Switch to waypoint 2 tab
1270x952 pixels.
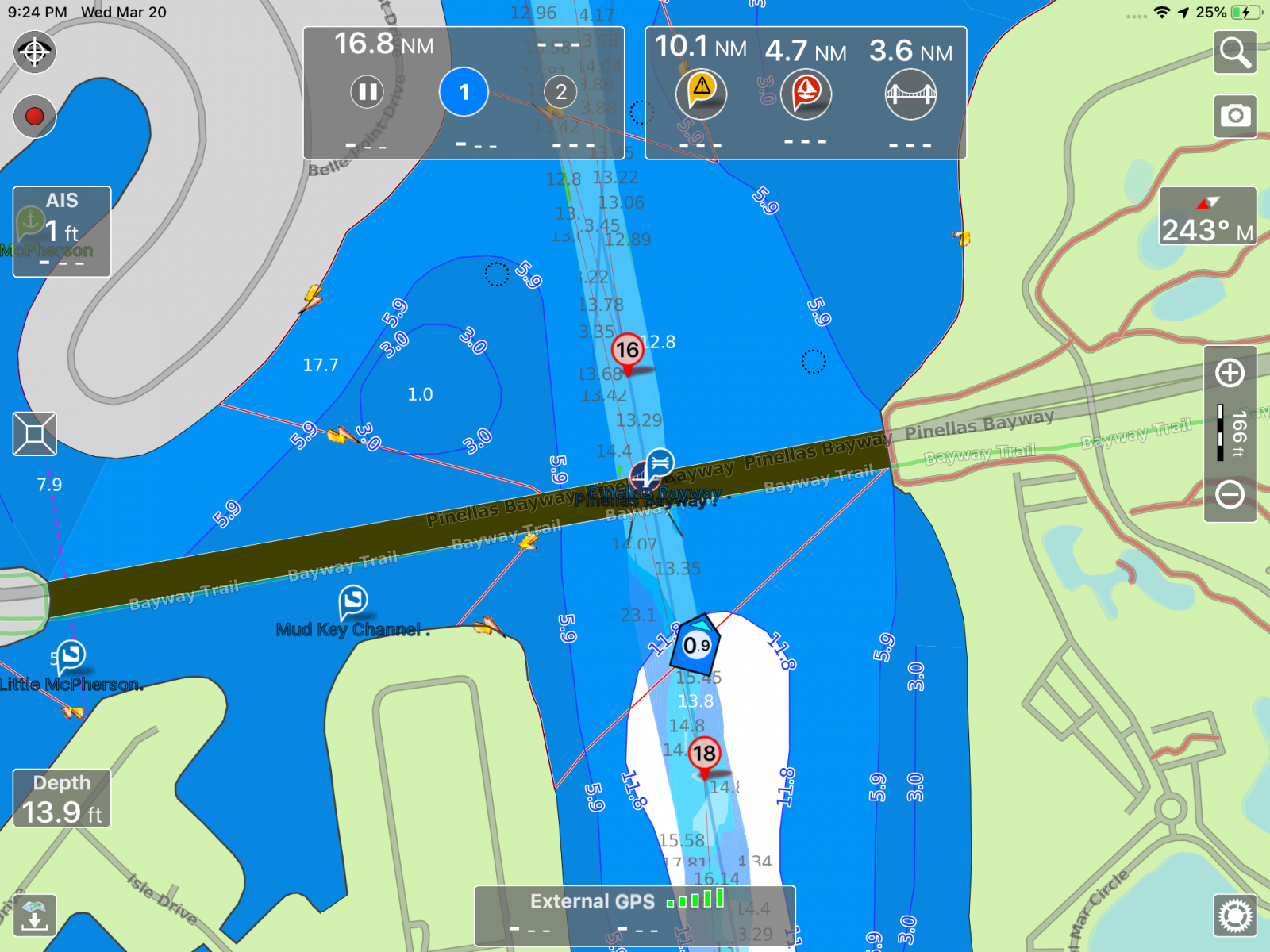coord(561,91)
